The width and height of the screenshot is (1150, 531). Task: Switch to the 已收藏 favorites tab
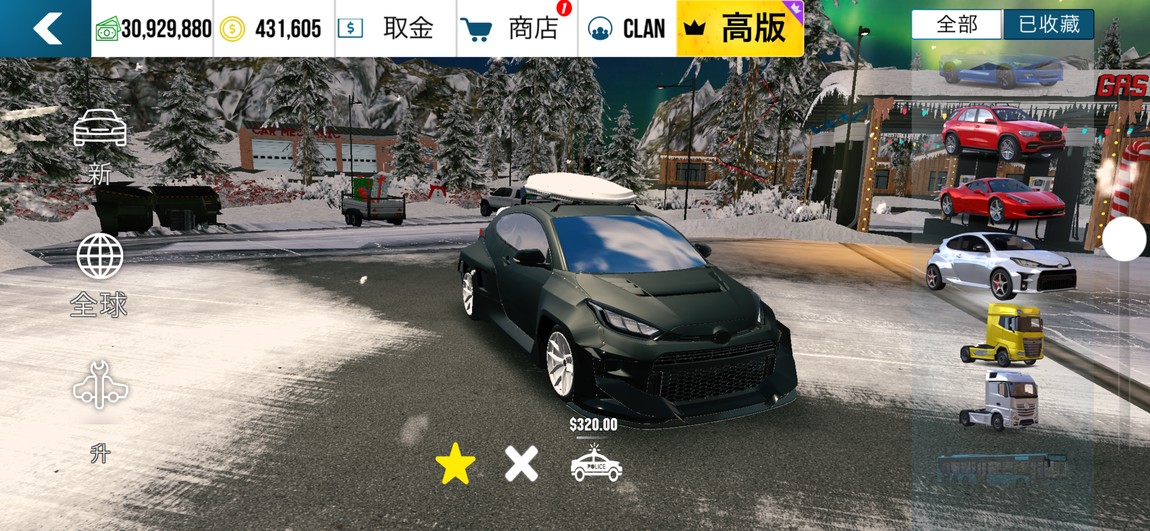[x=1048, y=25]
